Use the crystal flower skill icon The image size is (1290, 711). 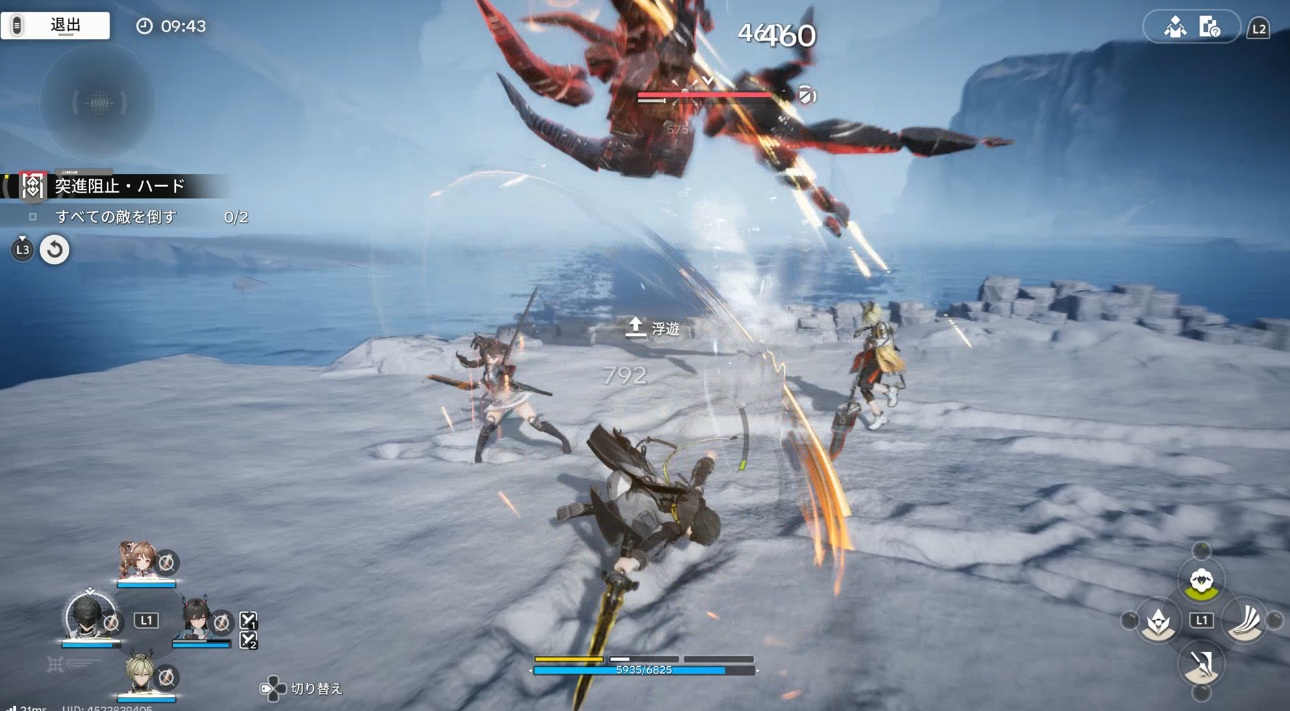pos(1158,621)
